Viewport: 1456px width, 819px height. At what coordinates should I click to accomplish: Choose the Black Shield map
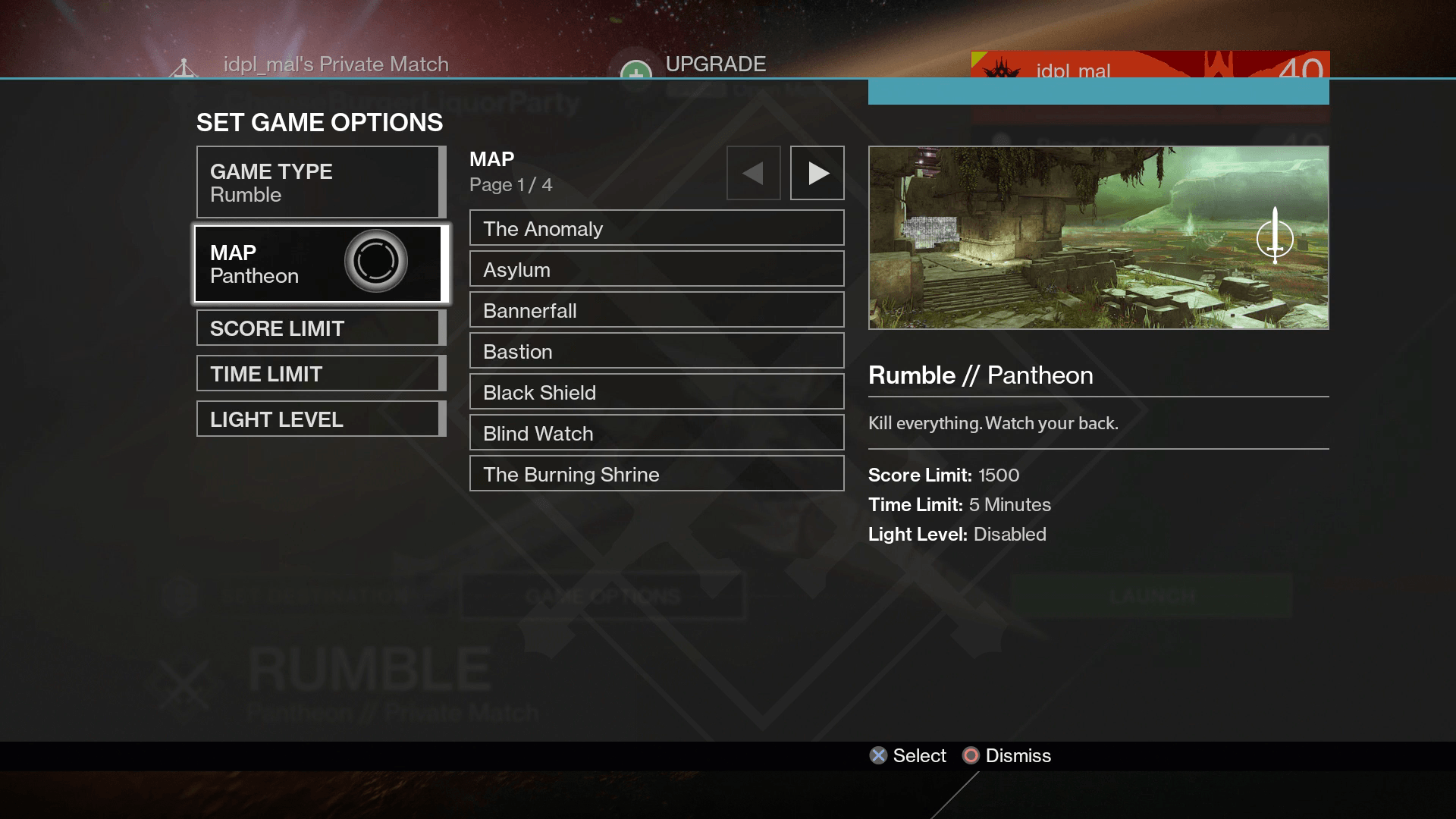(x=657, y=392)
